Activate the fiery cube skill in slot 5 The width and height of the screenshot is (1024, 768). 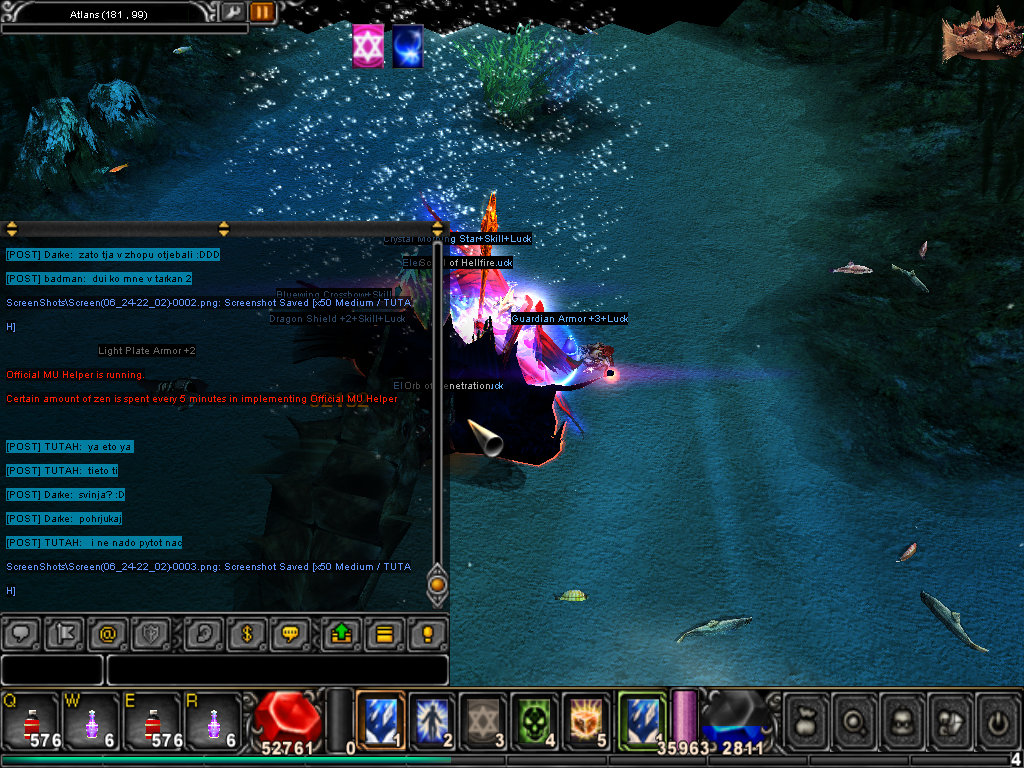[586, 718]
